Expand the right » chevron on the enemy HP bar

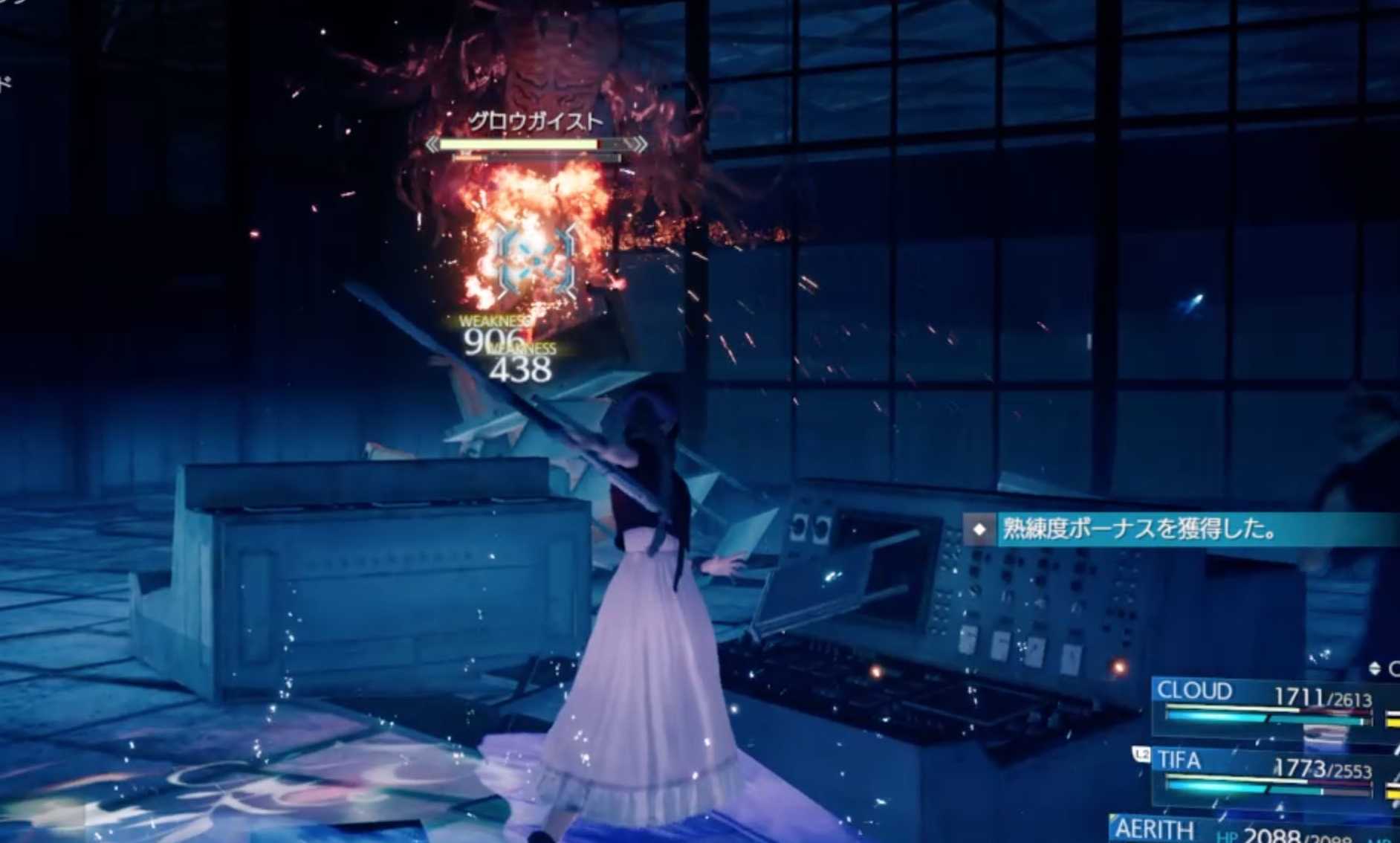(x=641, y=143)
